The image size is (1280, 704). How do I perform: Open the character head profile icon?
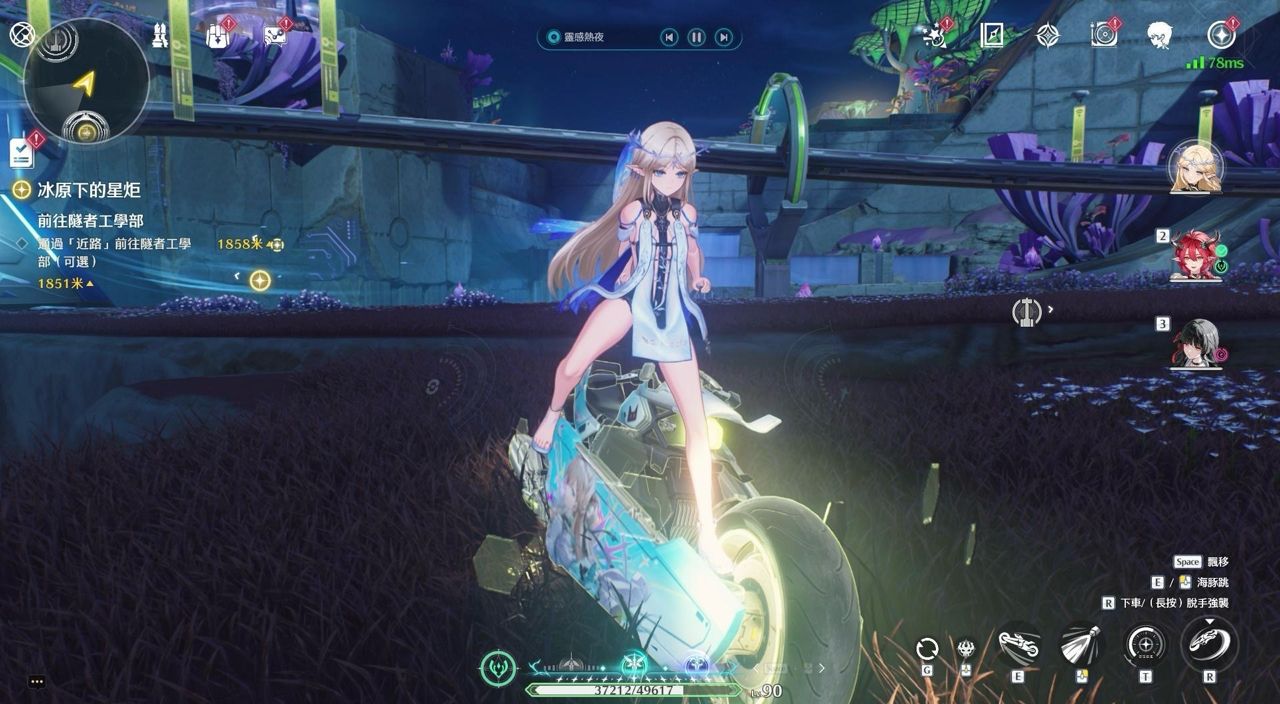pos(1159,36)
